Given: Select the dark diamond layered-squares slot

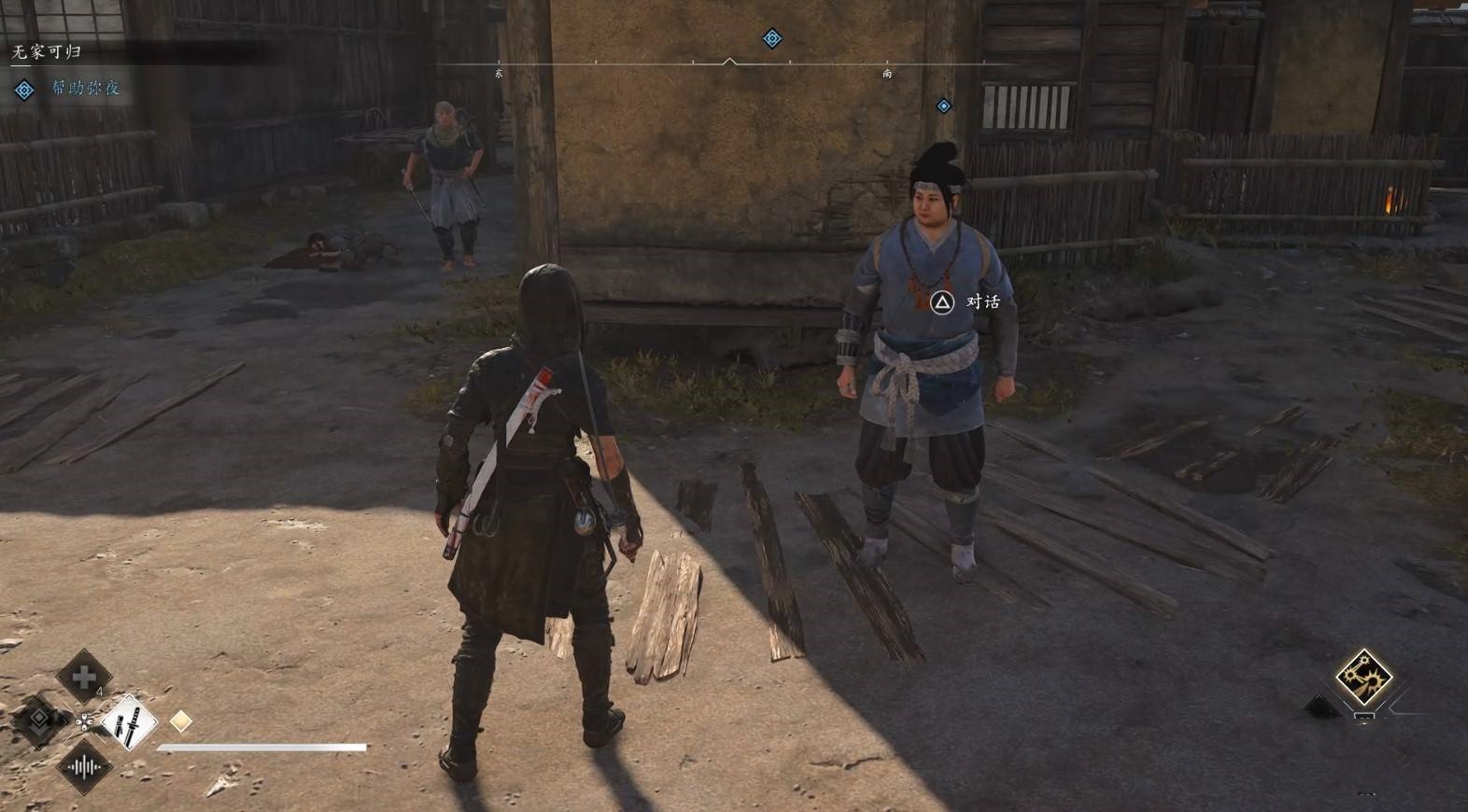Looking at the screenshot, I should click(39, 720).
